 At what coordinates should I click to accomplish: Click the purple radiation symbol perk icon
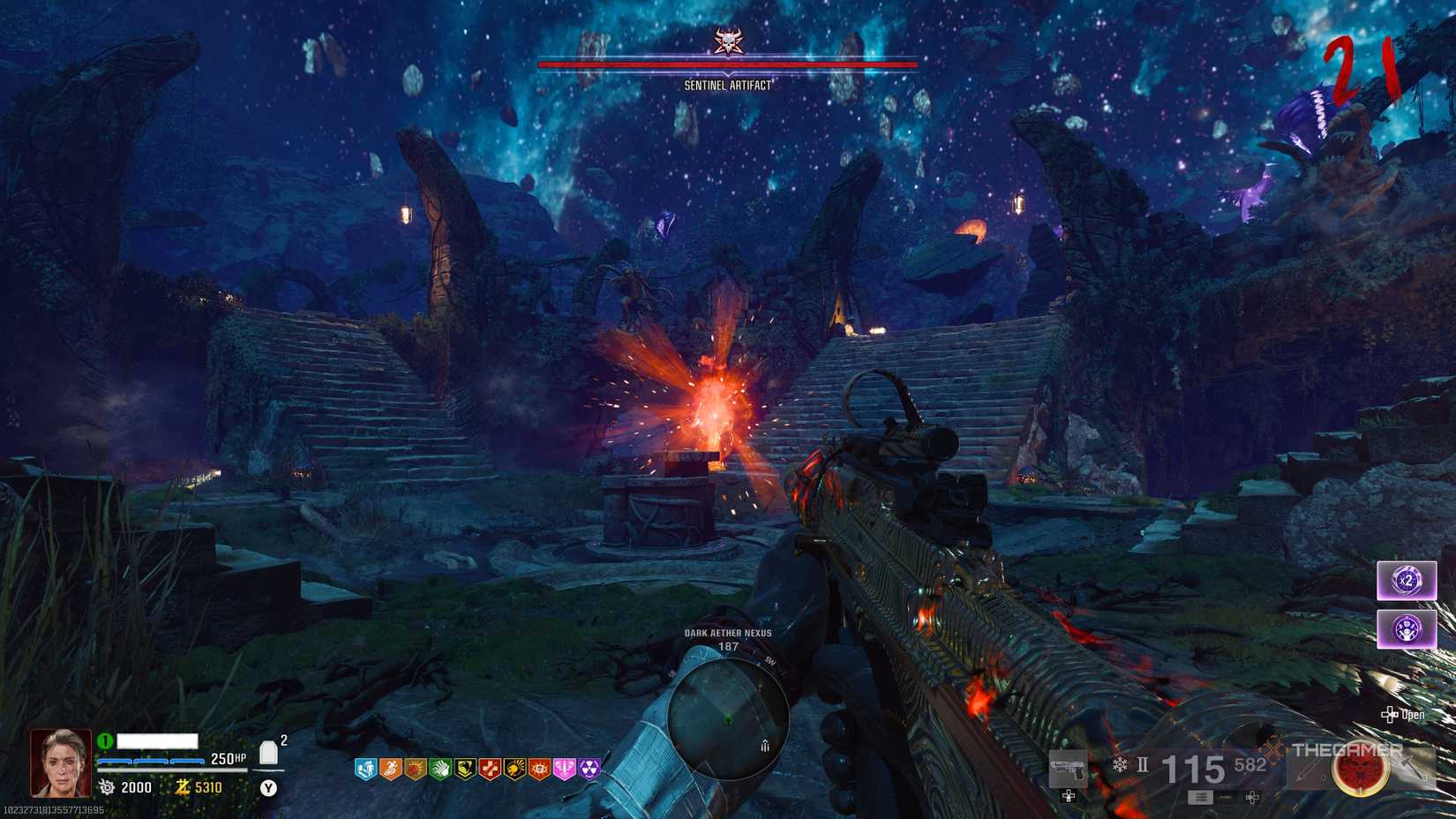click(589, 770)
